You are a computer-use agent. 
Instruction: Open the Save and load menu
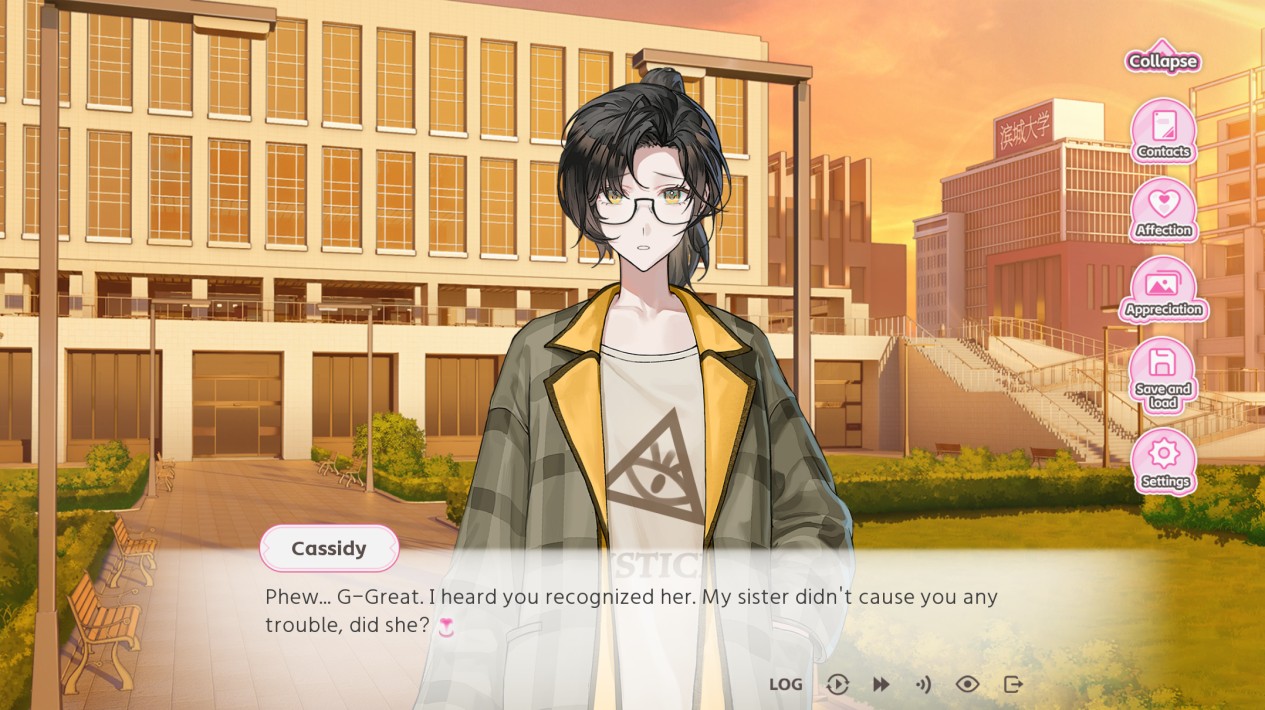coord(1163,374)
